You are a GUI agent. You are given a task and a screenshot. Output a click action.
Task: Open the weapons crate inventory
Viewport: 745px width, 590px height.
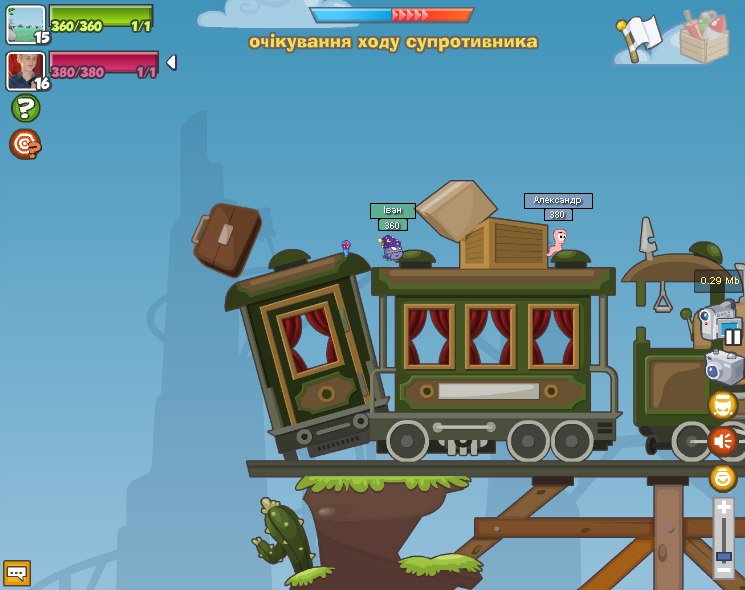704,38
